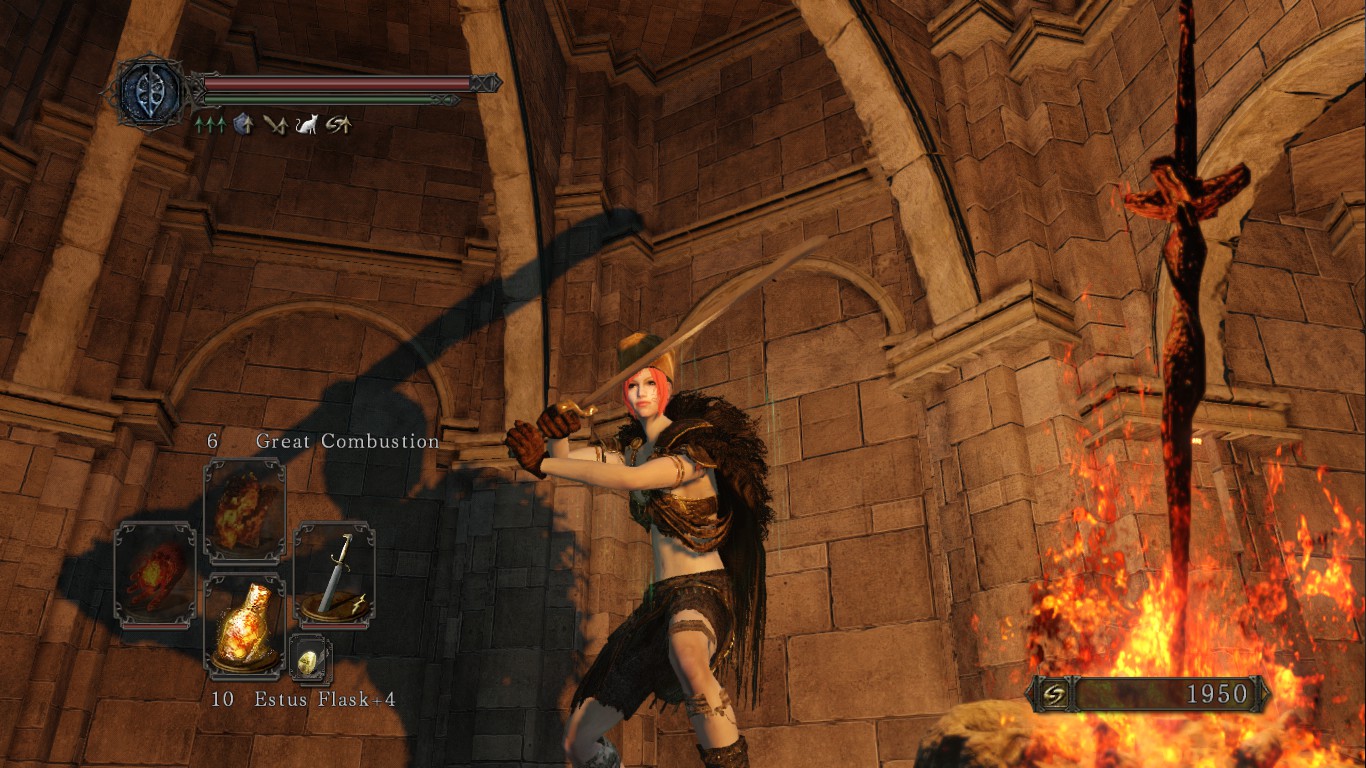Click the small yellow next-item slot
Image resolution: width=1366 pixels, height=768 pixels.
[310, 659]
